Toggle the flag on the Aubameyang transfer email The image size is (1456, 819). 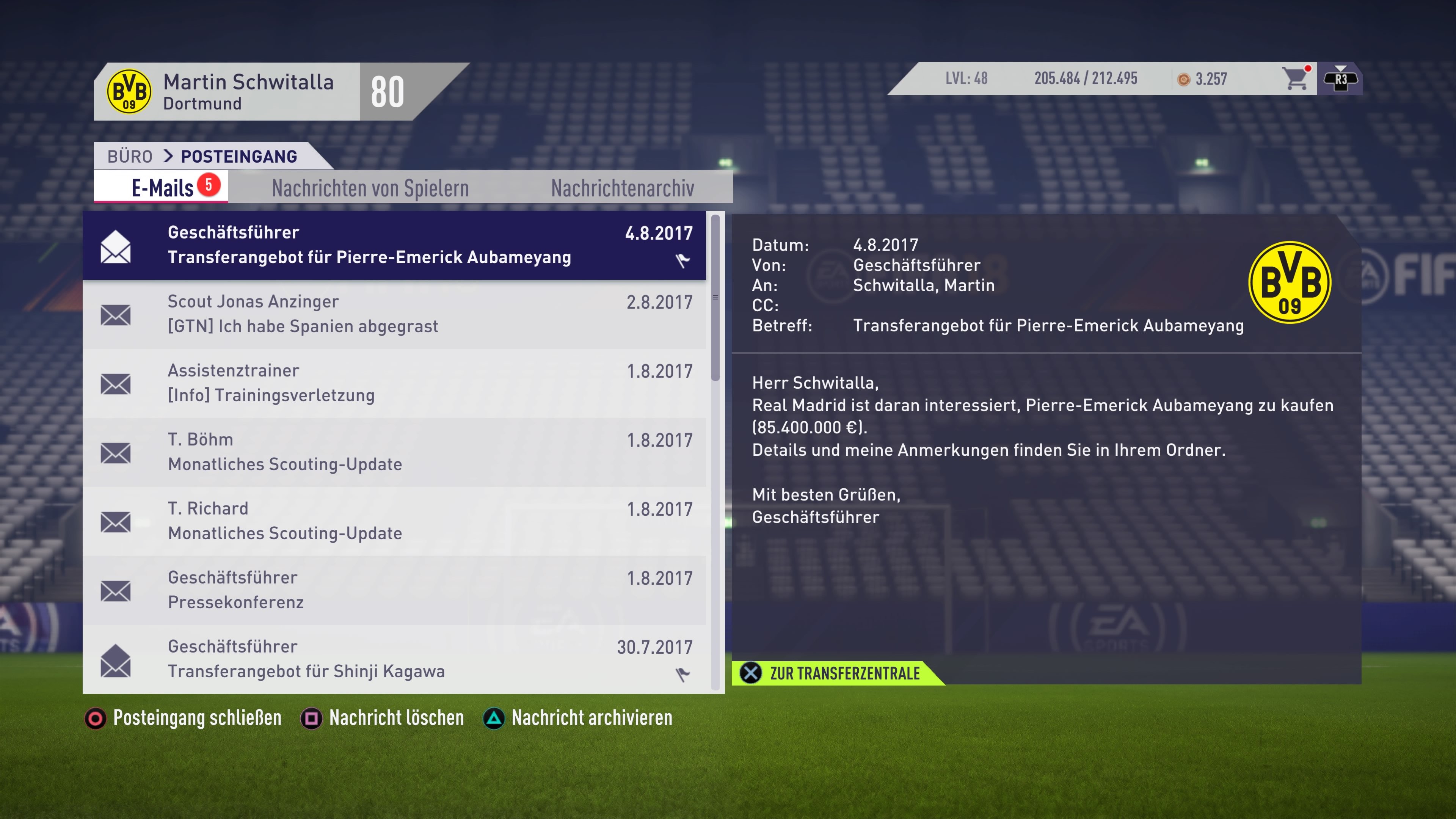(682, 261)
